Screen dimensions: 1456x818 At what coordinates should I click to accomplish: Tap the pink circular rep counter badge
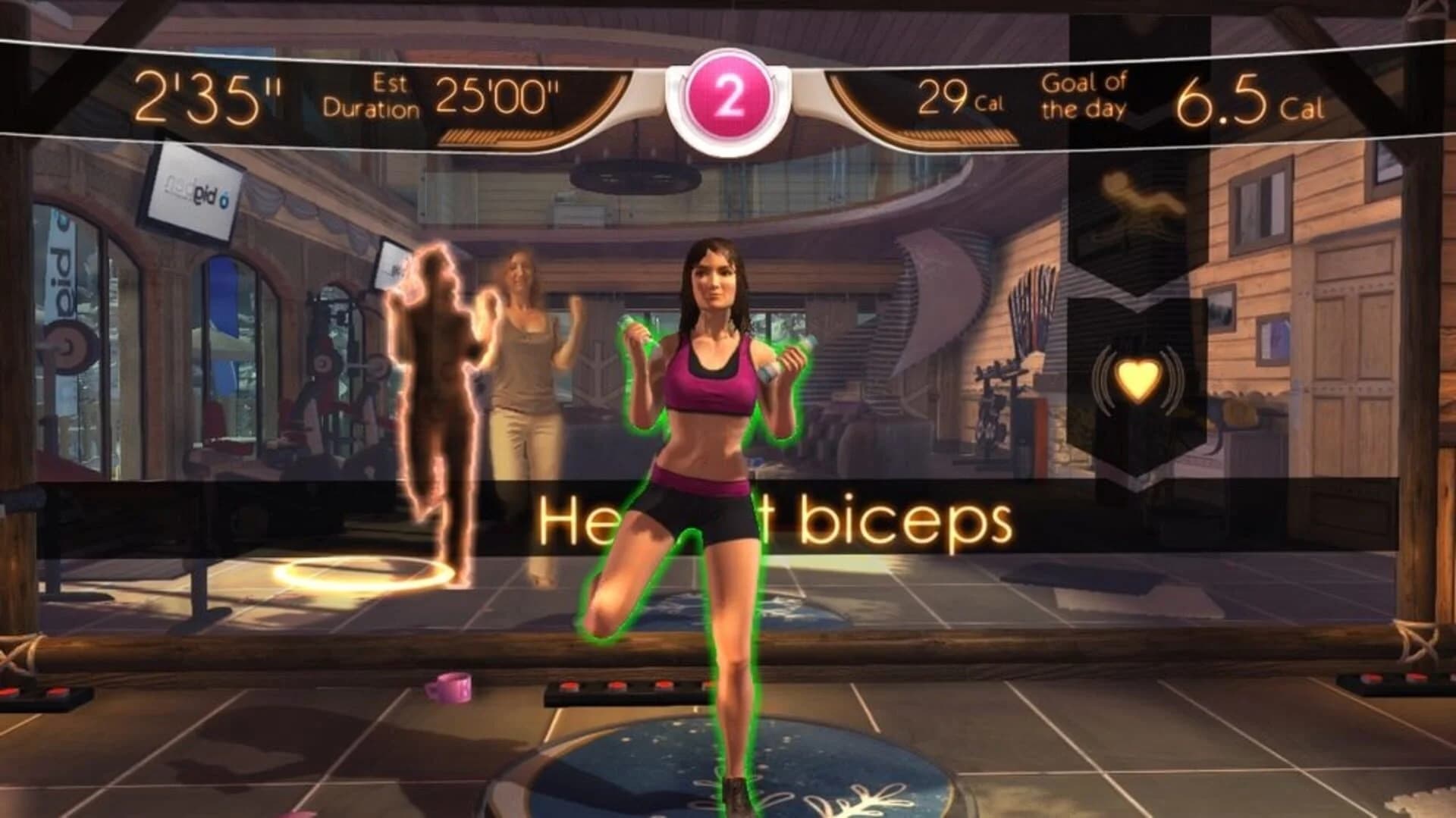coord(730,99)
